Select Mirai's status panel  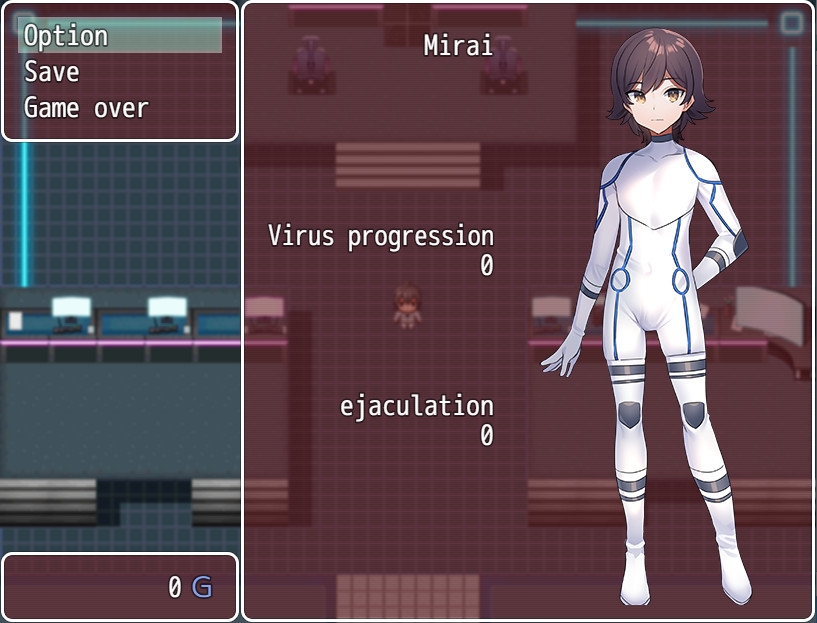coord(527,311)
